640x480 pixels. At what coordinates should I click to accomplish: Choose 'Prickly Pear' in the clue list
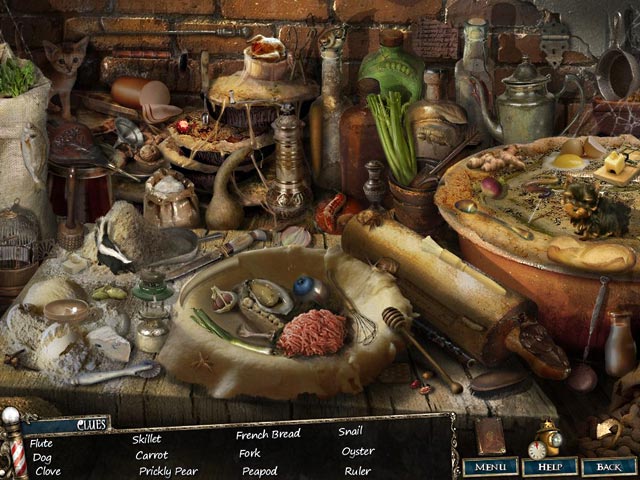pos(168,470)
